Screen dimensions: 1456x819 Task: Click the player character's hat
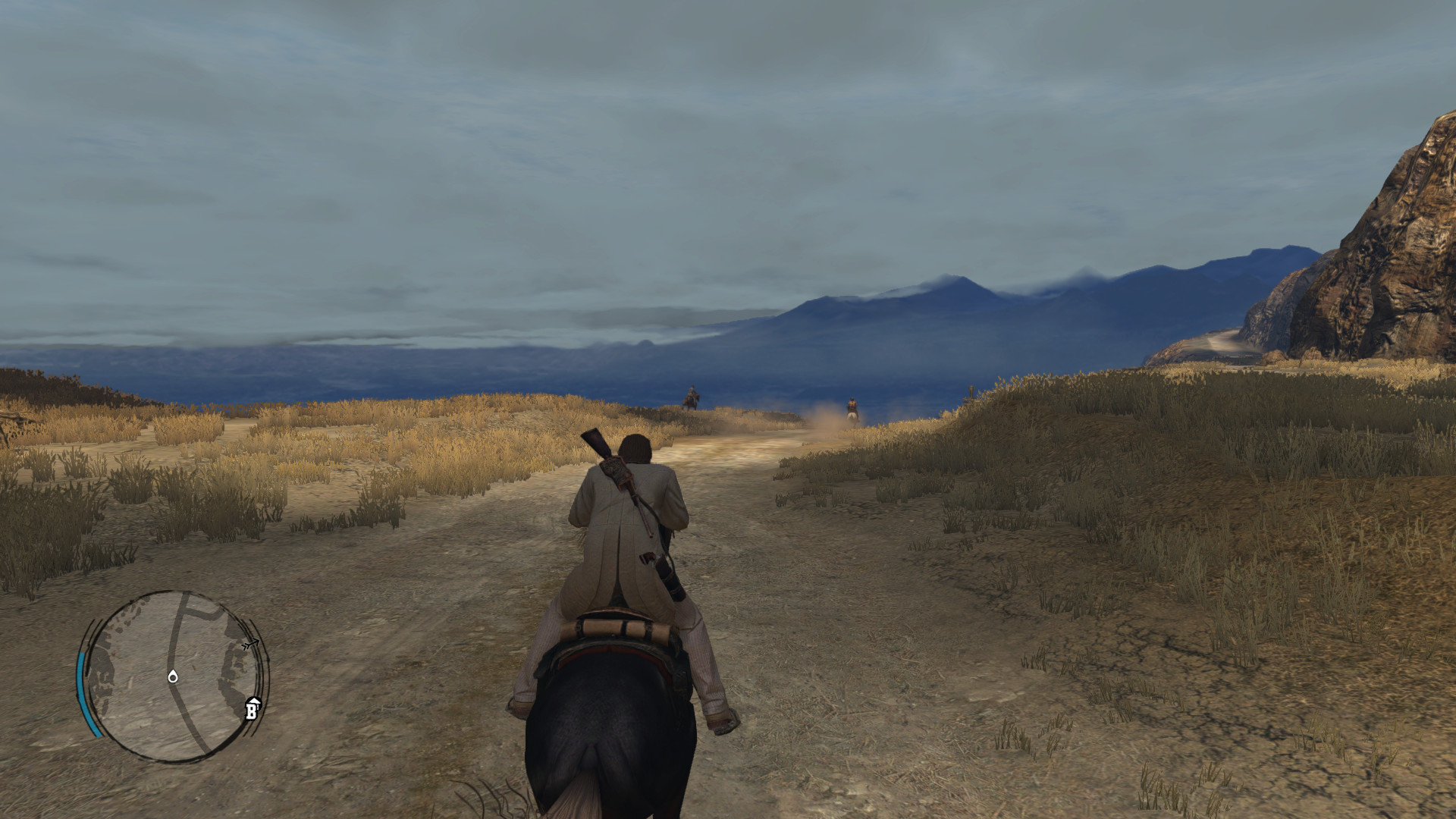coord(634,449)
